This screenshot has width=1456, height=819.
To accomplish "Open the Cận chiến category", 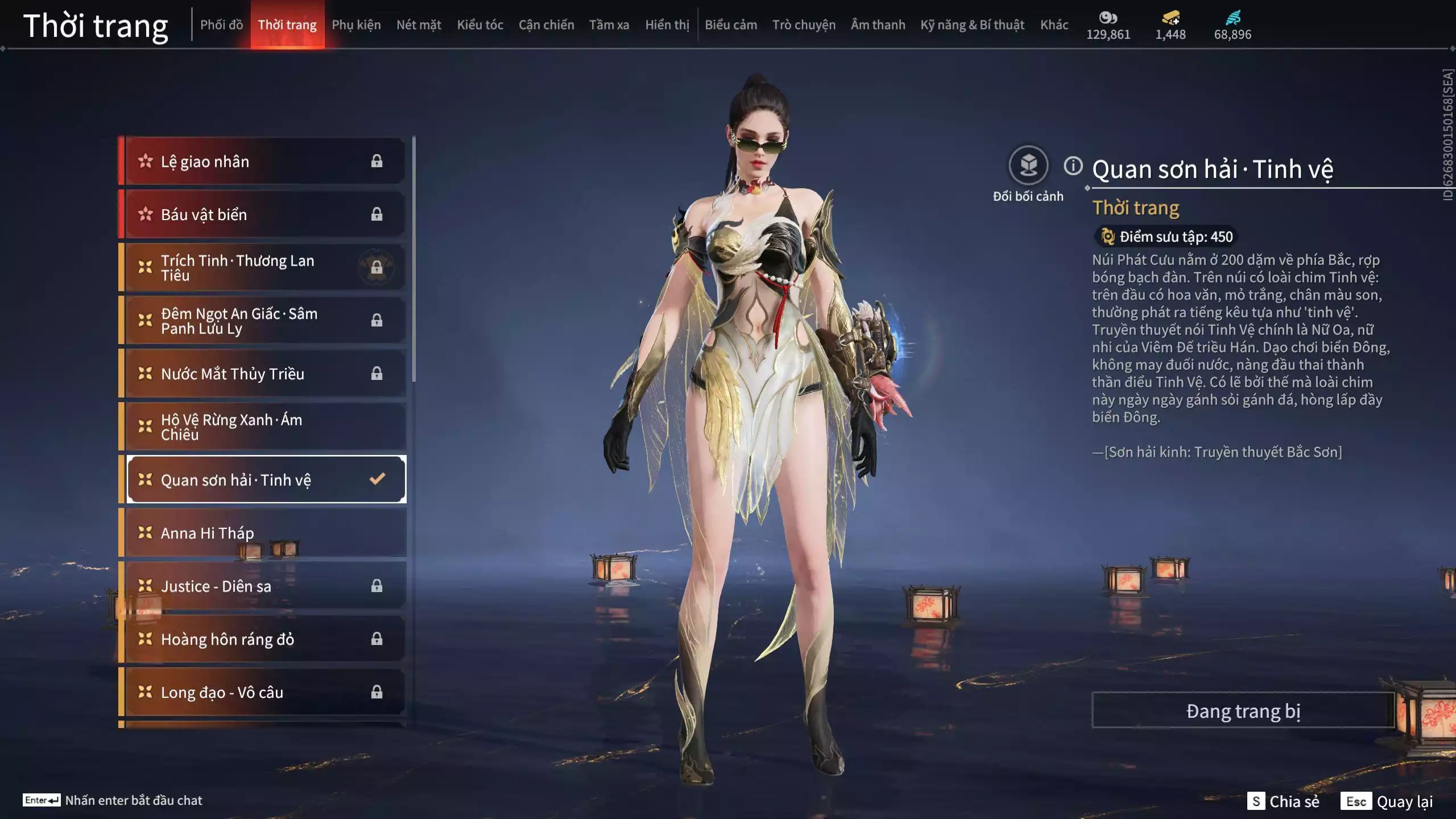I will [x=546, y=25].
